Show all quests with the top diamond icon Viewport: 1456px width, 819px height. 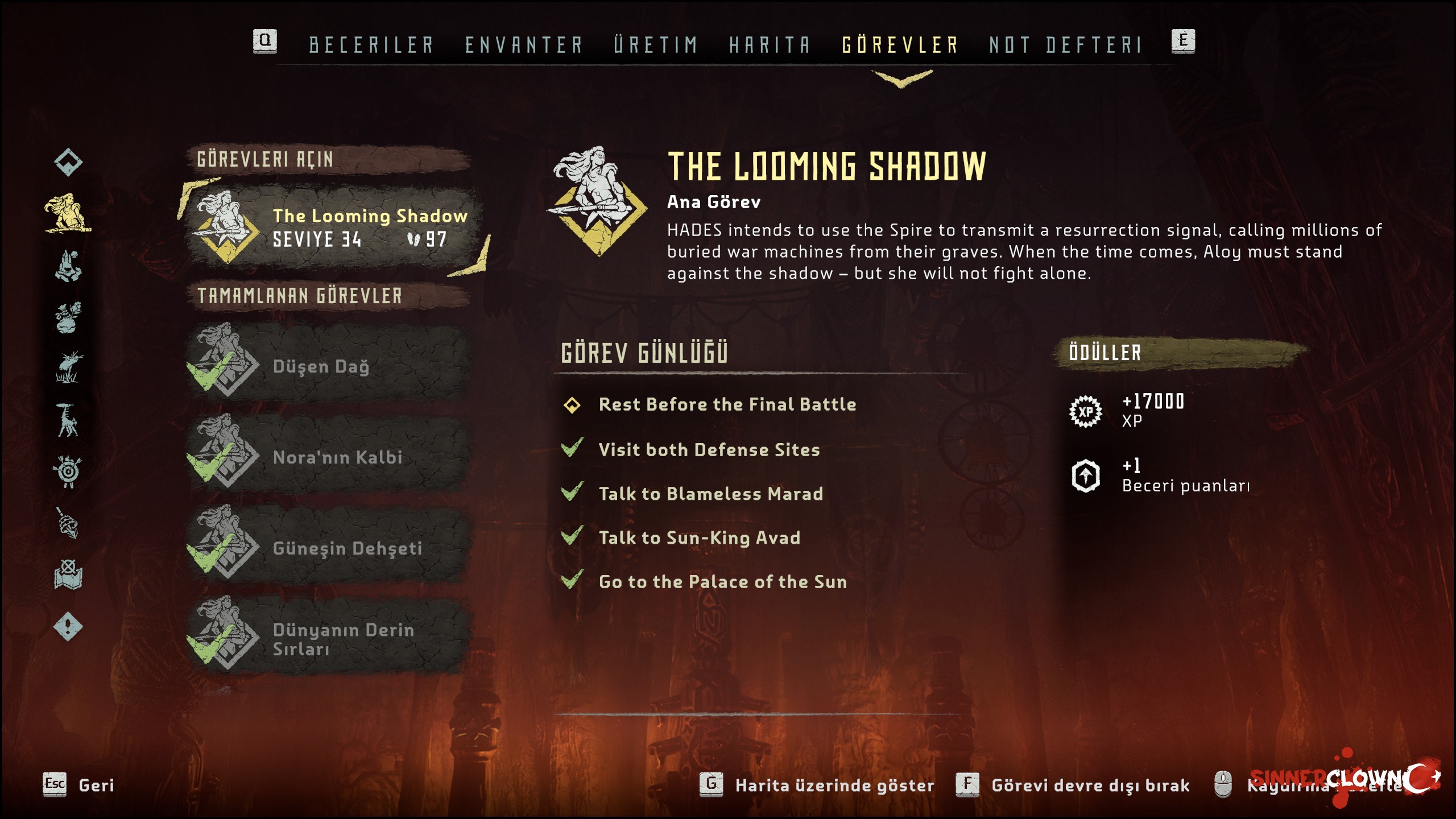68,162
